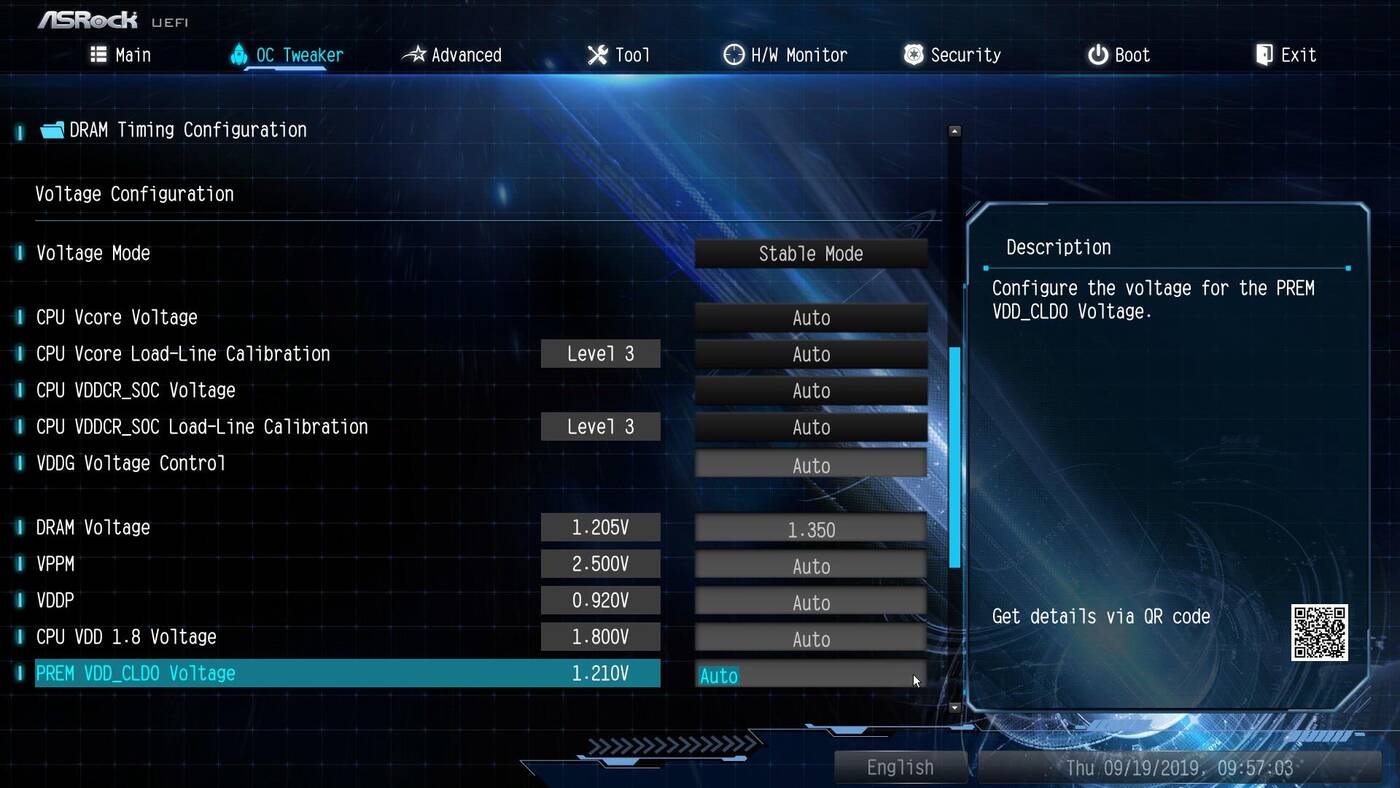Select the VPPM Auto field

point(810,566)
